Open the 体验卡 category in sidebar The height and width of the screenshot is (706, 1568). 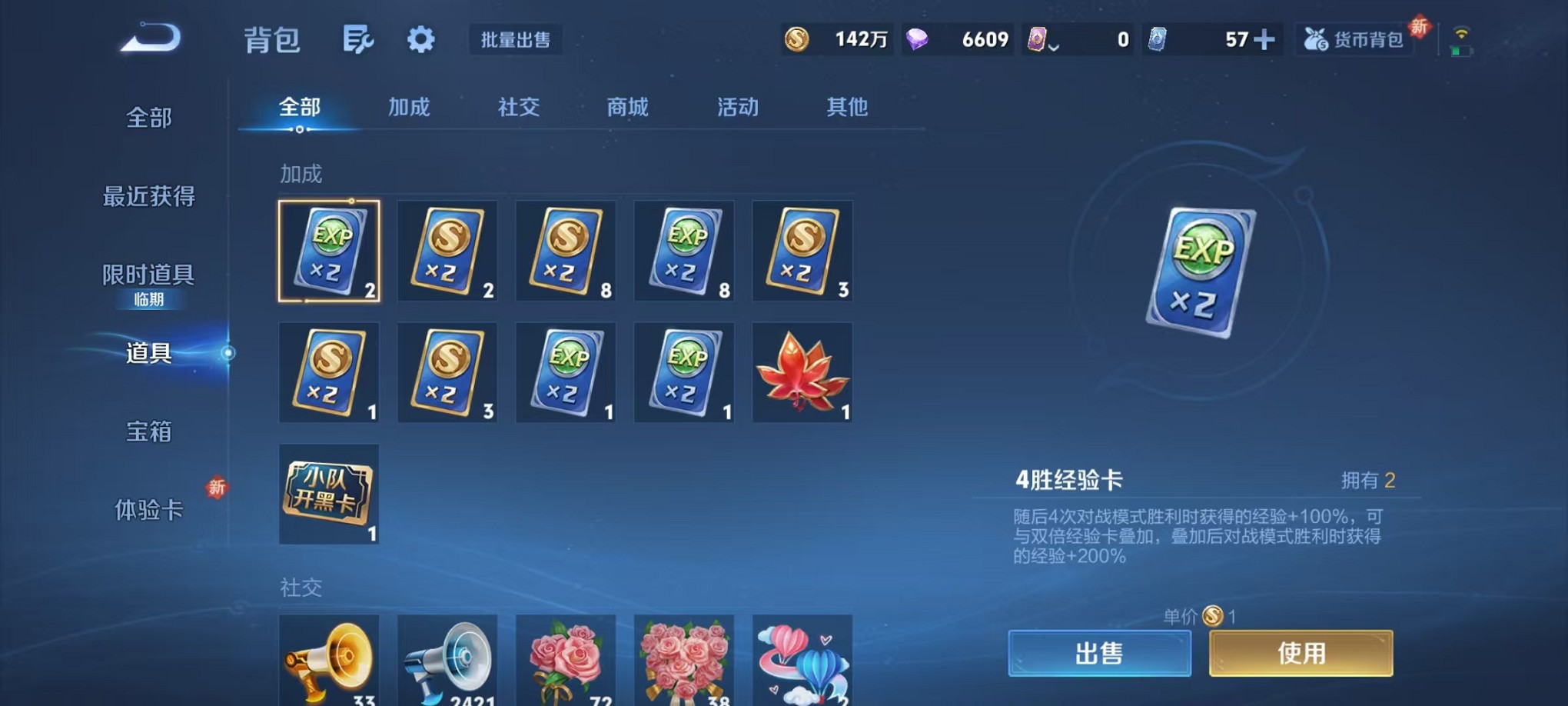148,510
